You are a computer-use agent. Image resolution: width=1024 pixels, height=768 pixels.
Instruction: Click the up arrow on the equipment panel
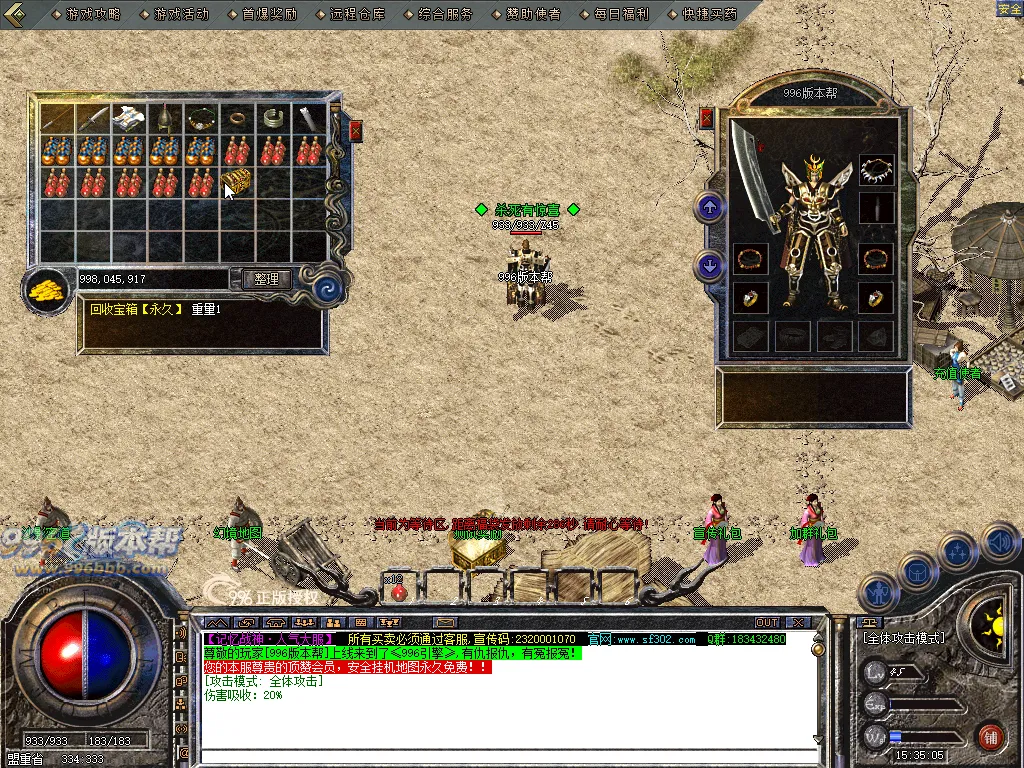click(710, 207)
